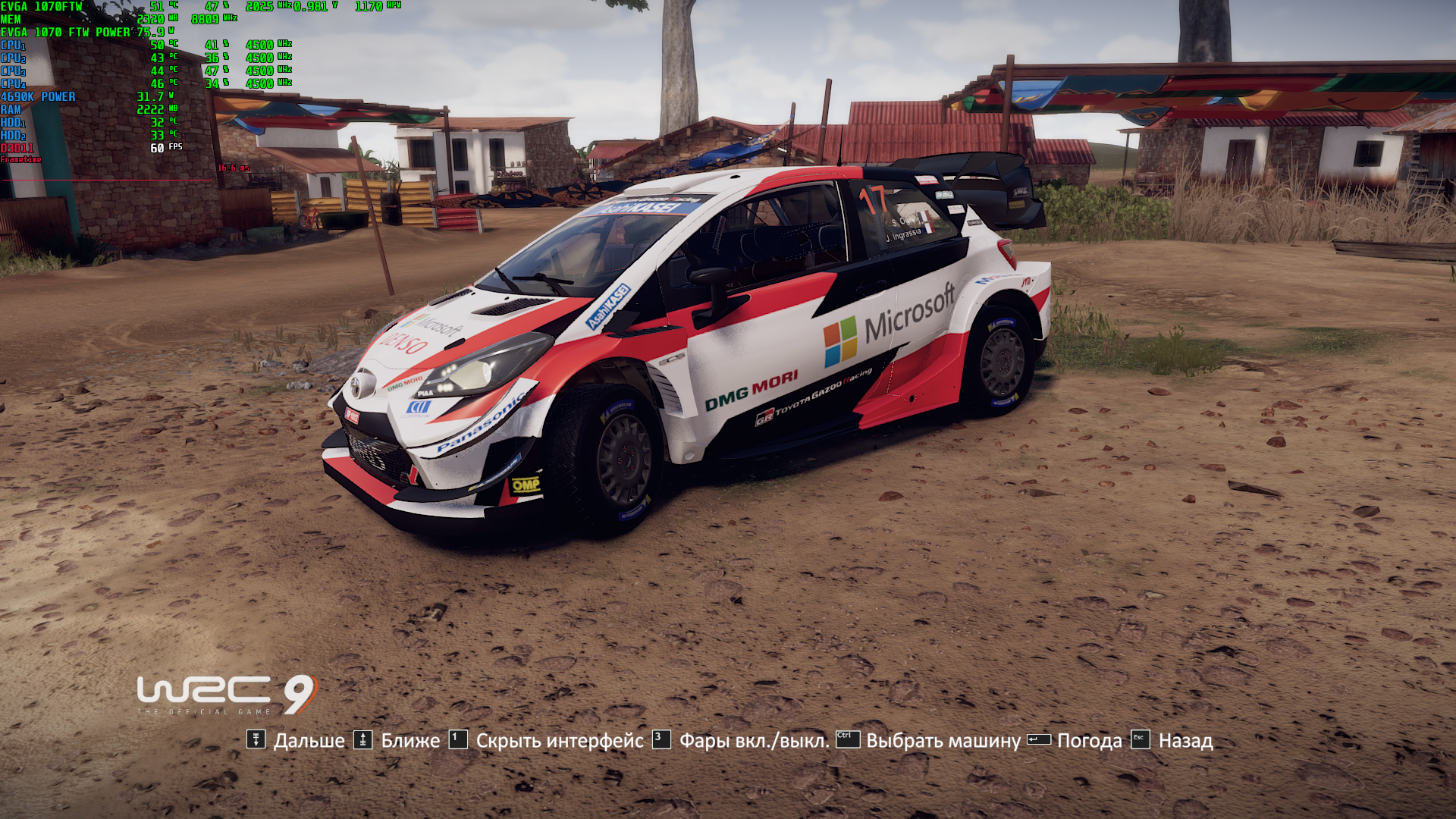Hide the interface with Скрыть интерфейс
Image resolution: width=1456 pixels, height=819 pixels.
pos(559,741)
